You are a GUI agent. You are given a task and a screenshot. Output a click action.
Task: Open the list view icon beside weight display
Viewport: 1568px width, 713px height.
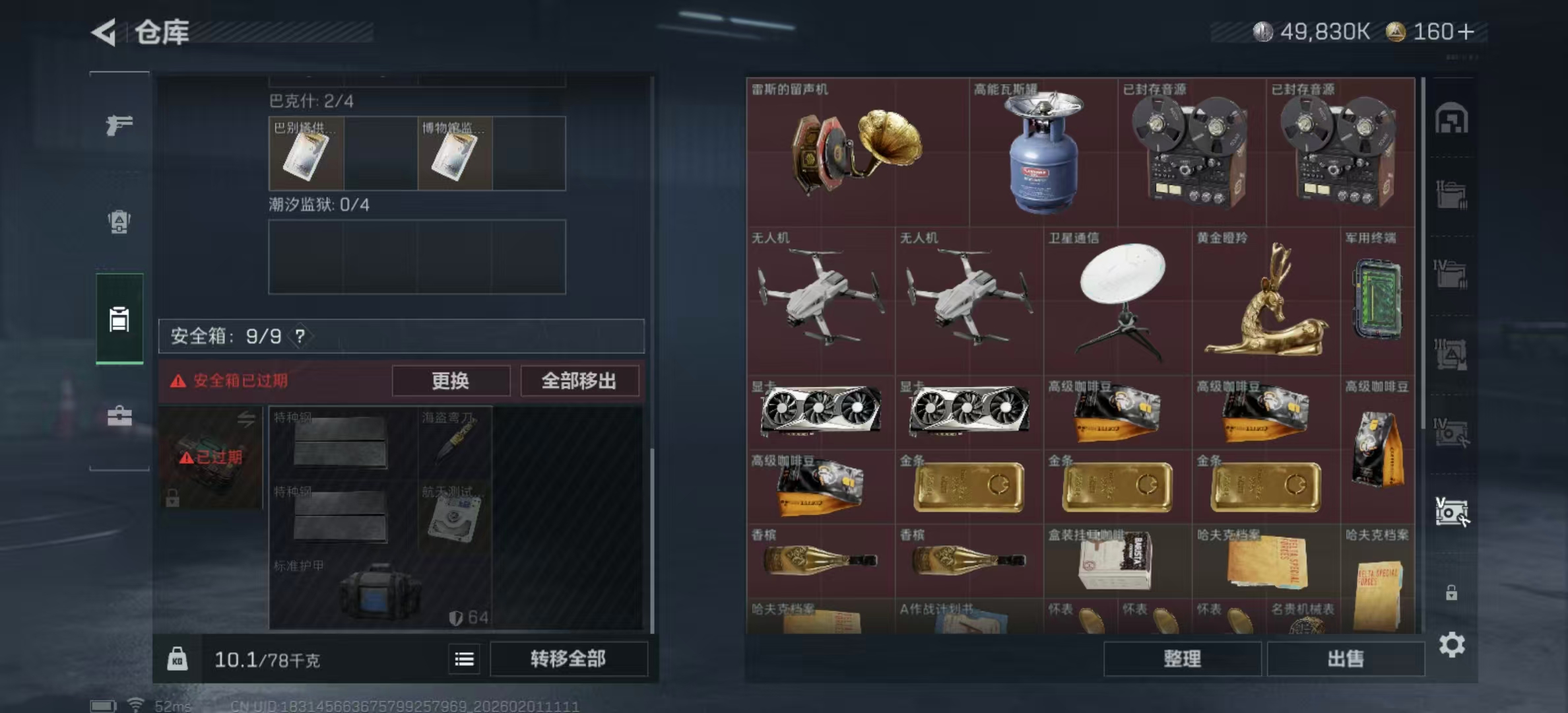(x=465, y=660)
